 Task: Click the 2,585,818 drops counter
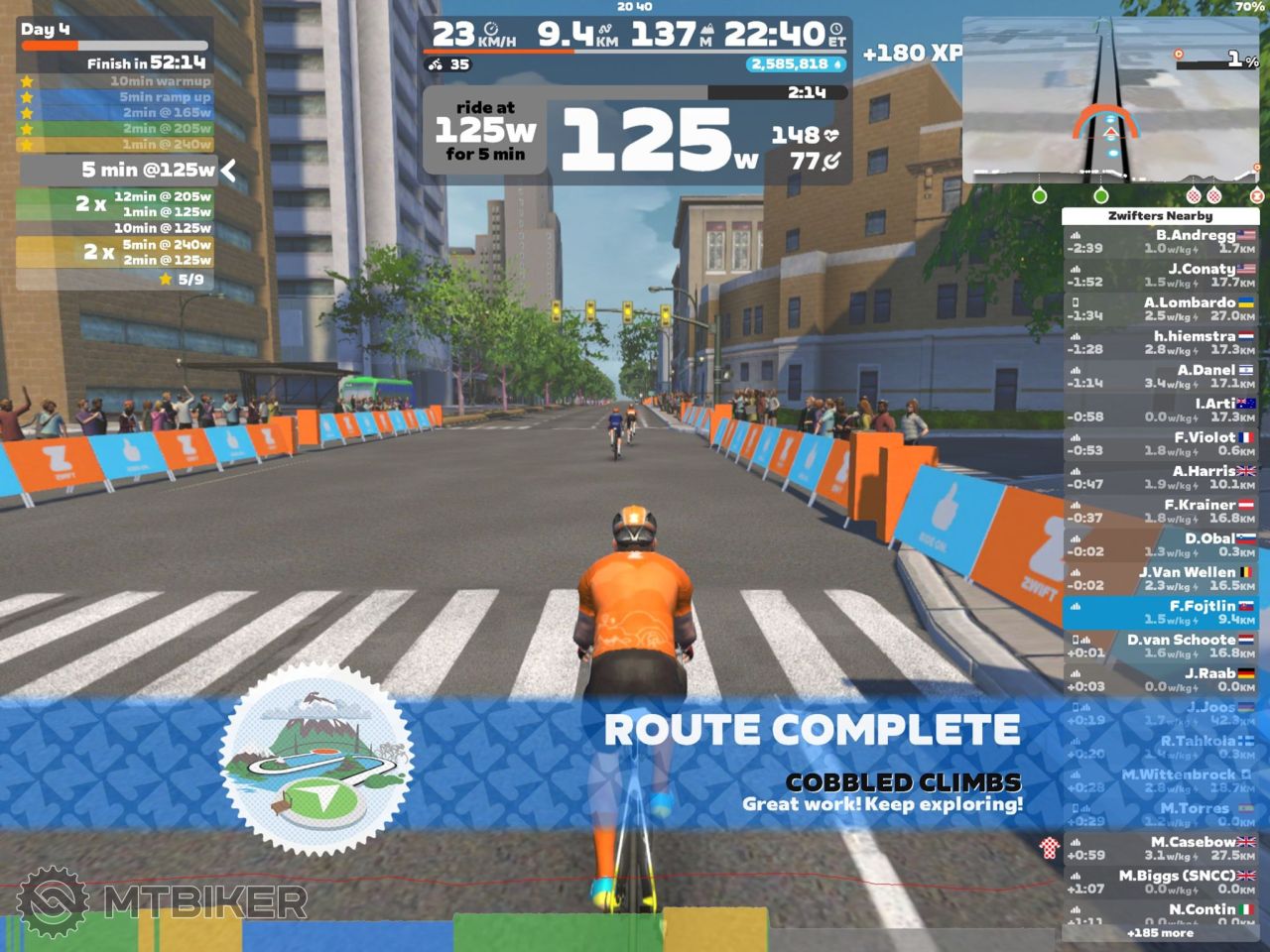(x=796, y=64)
